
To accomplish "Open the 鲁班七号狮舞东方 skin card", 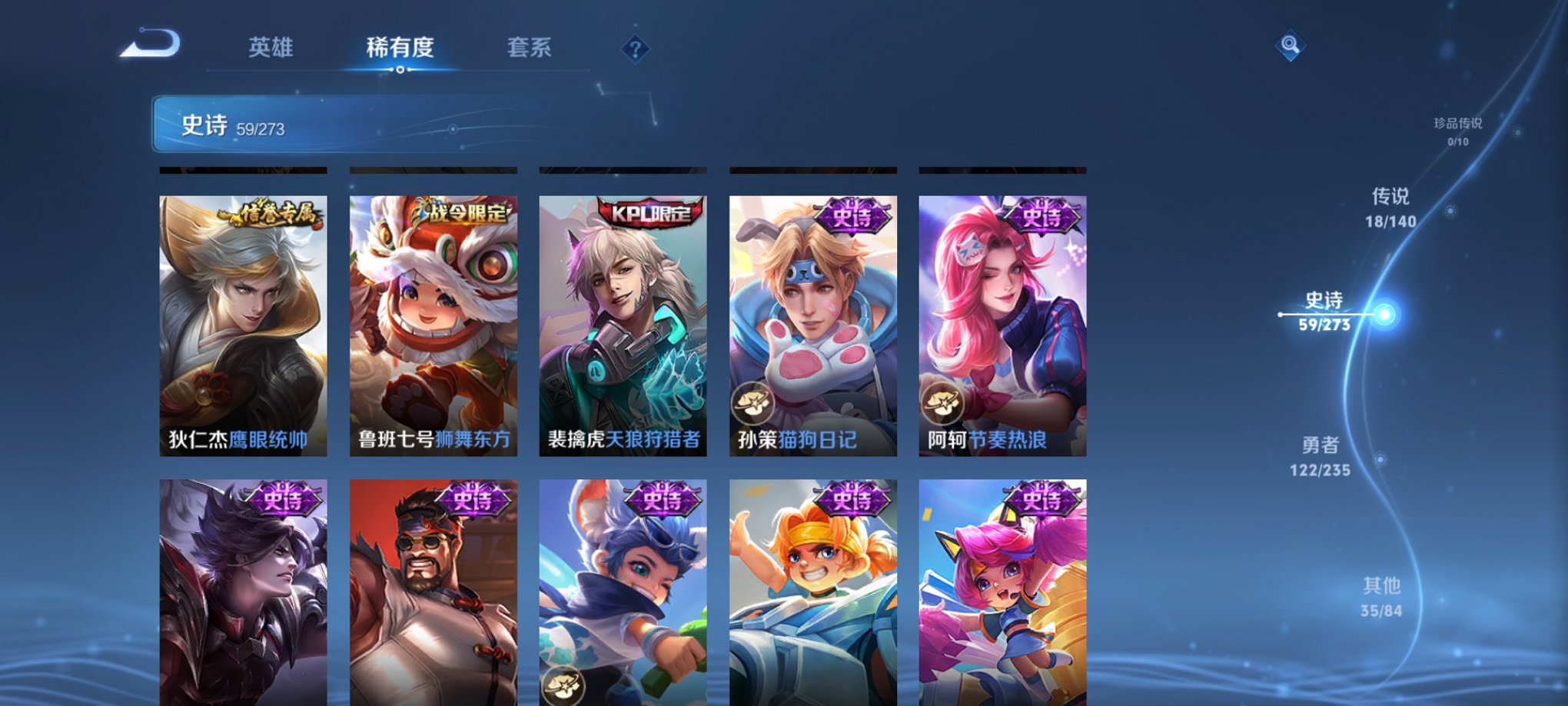I will tap(433, 323).
